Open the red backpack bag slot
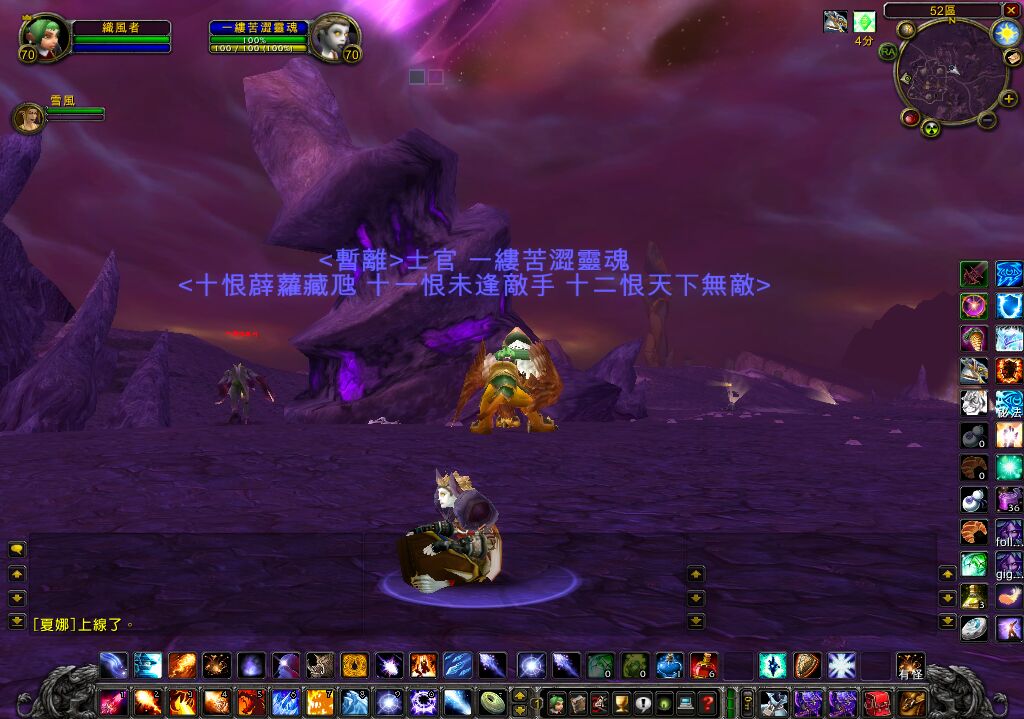This screenshot has width=1024, height=719. point(875,701)
